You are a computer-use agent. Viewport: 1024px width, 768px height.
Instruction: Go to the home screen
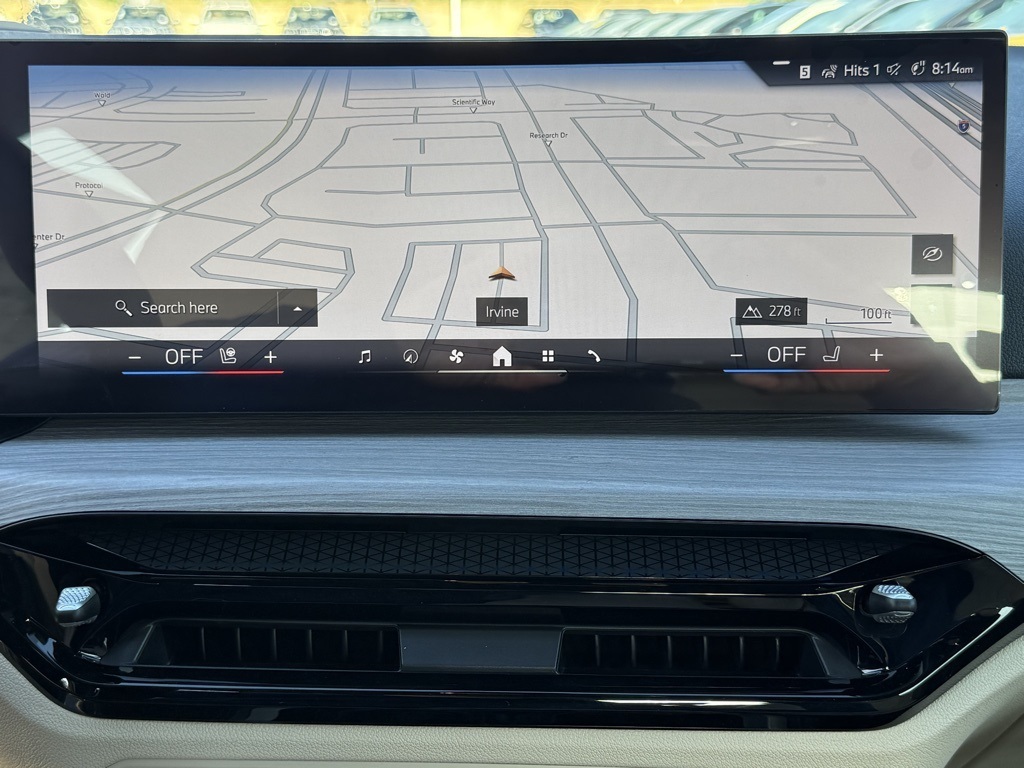[502, 356]
